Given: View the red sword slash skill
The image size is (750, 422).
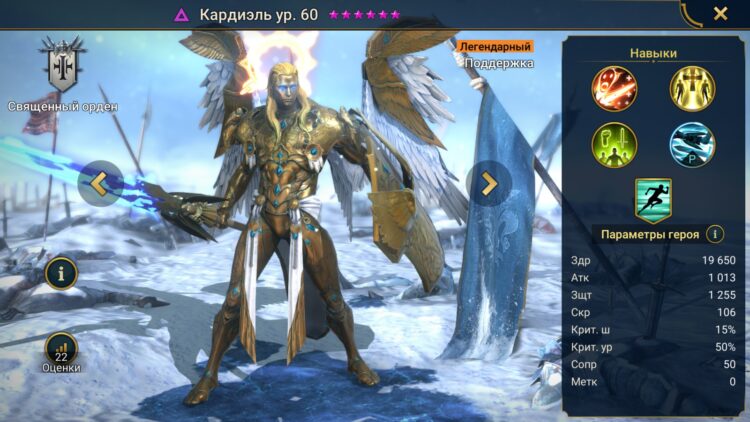Looking at the screenshot, I should 614,87.
